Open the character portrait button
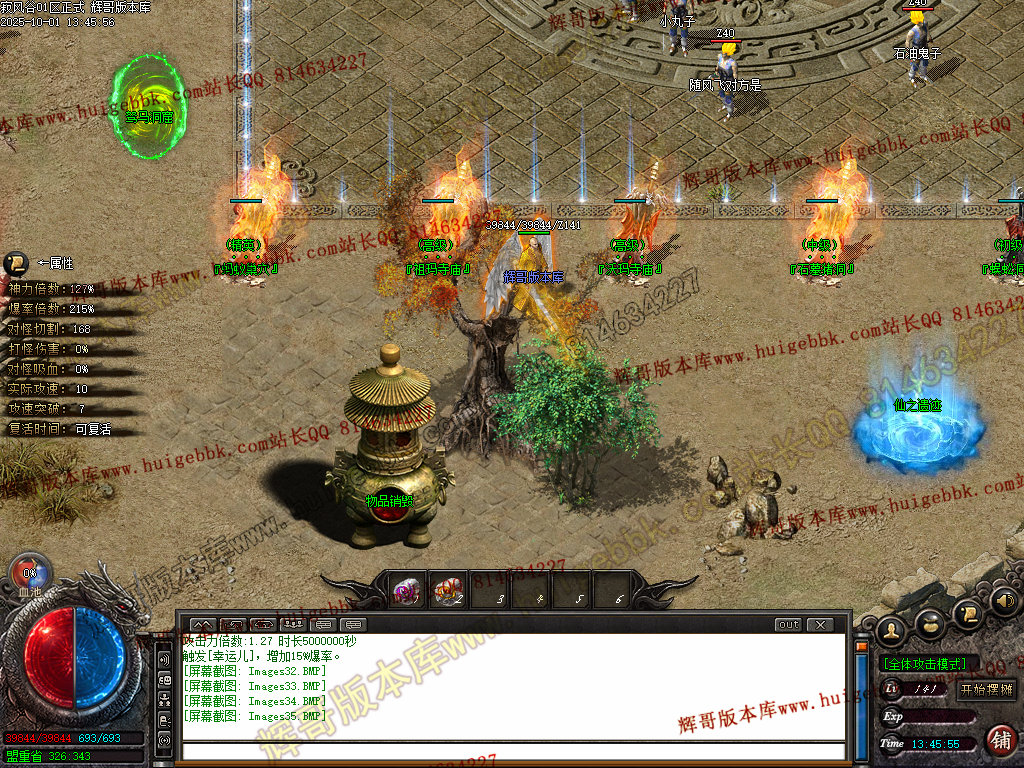 tap(890, 630)
